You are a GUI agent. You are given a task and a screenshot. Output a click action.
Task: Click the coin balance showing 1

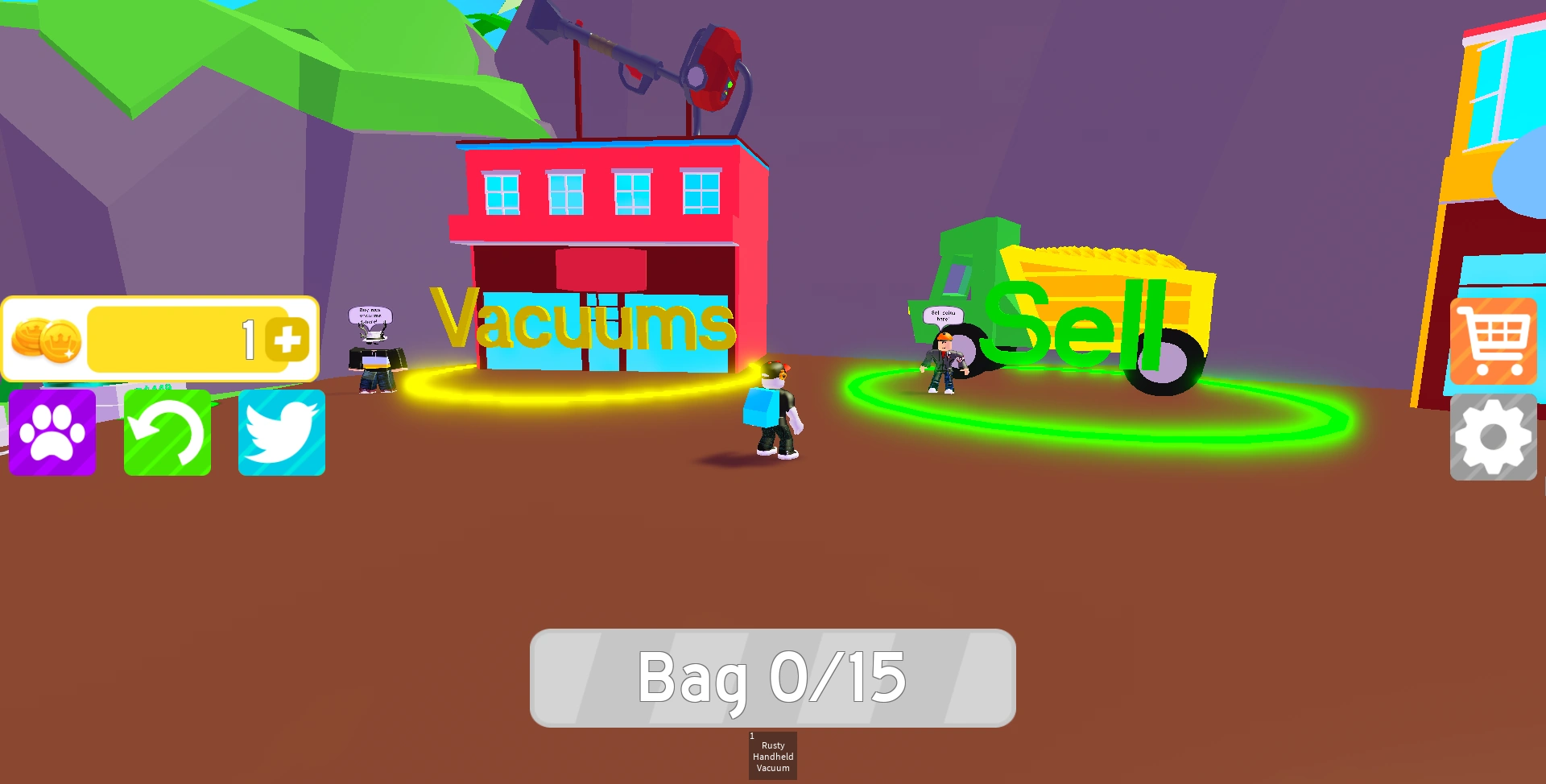(247, 338)
